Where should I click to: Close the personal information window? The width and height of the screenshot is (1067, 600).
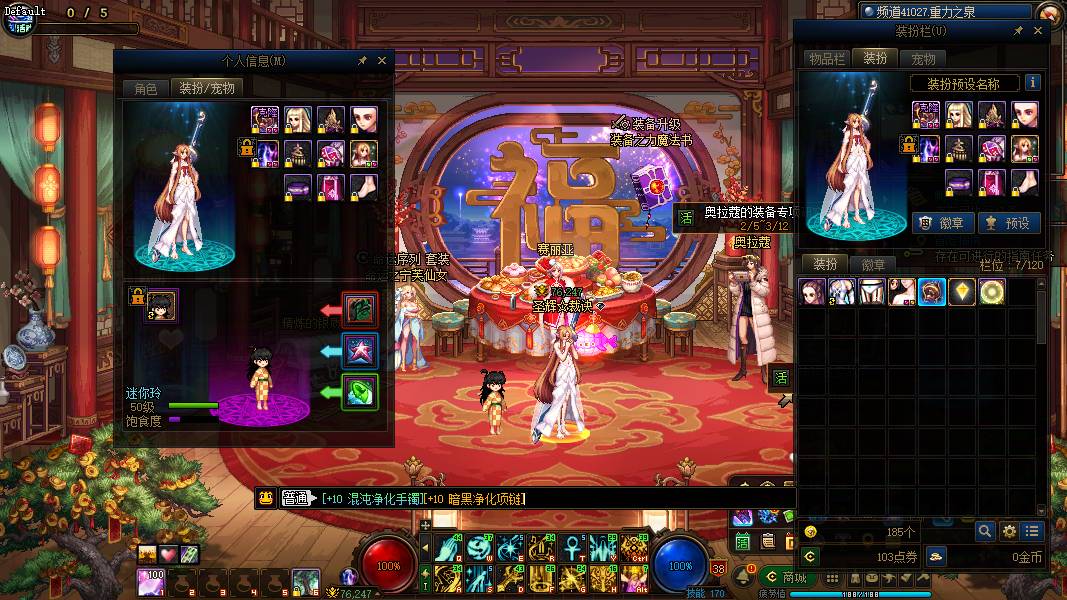382,61
